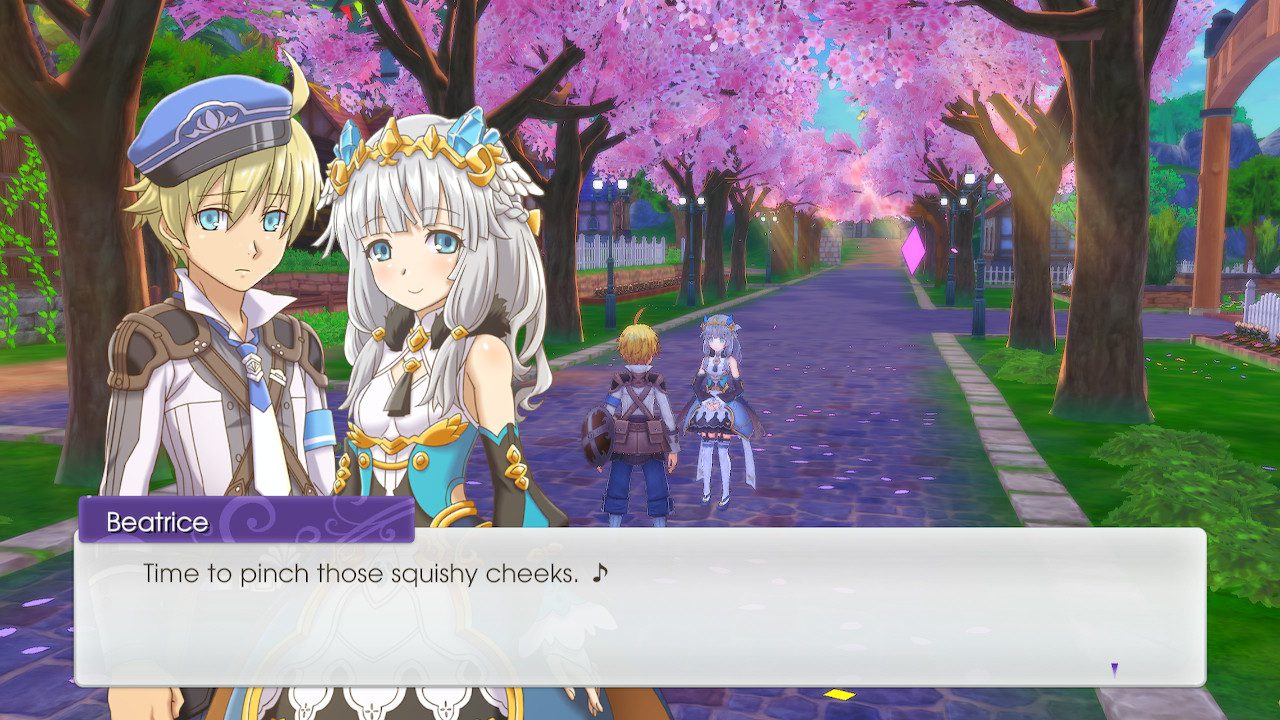This screenshot has height=720, width=1280.
Task: Select the shield on the hero's back
Action: coord(600,437)
